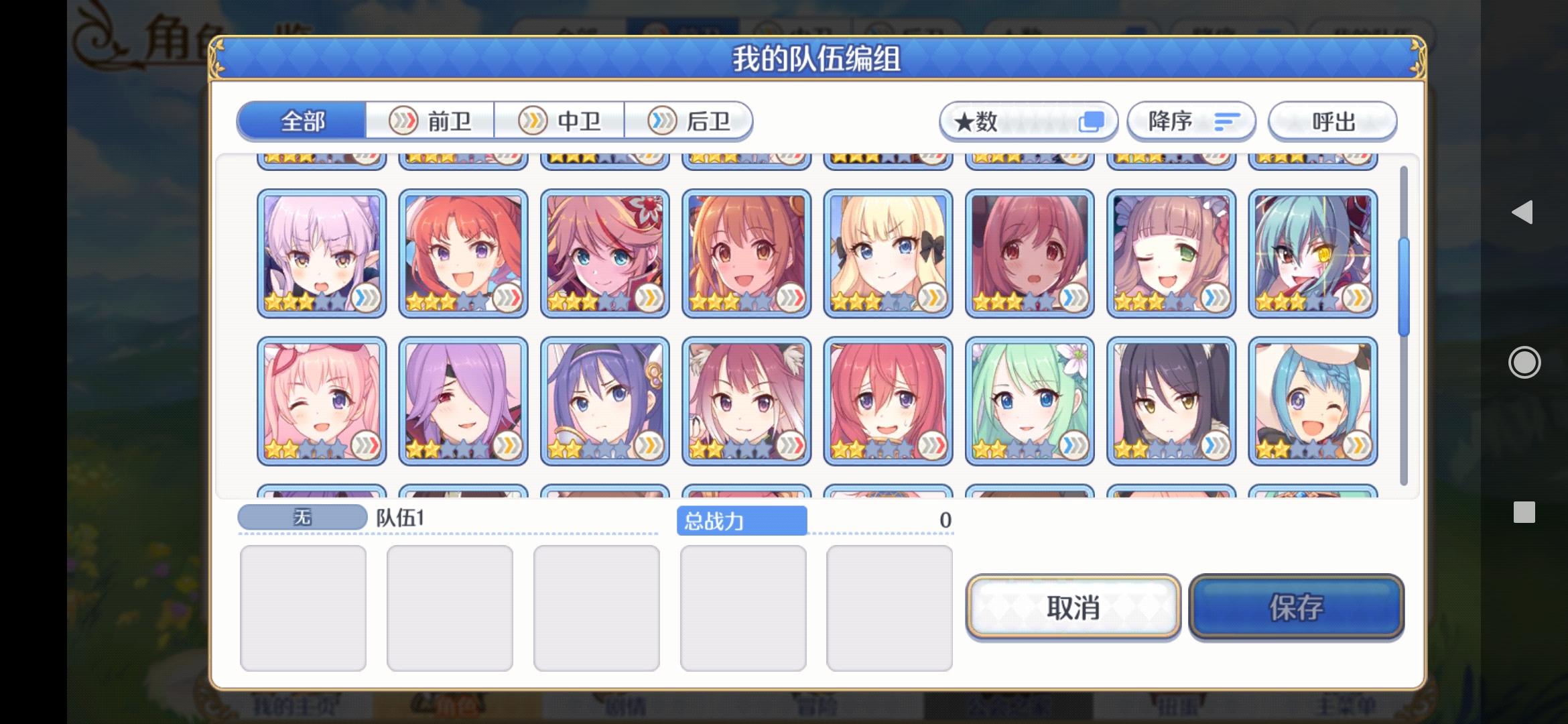Image resolution: width=1568 pixels, height=724 pixels.
Task: Expand the 呼出 call-out panel
Action: pyautogui.click(x=1332, y=121)
